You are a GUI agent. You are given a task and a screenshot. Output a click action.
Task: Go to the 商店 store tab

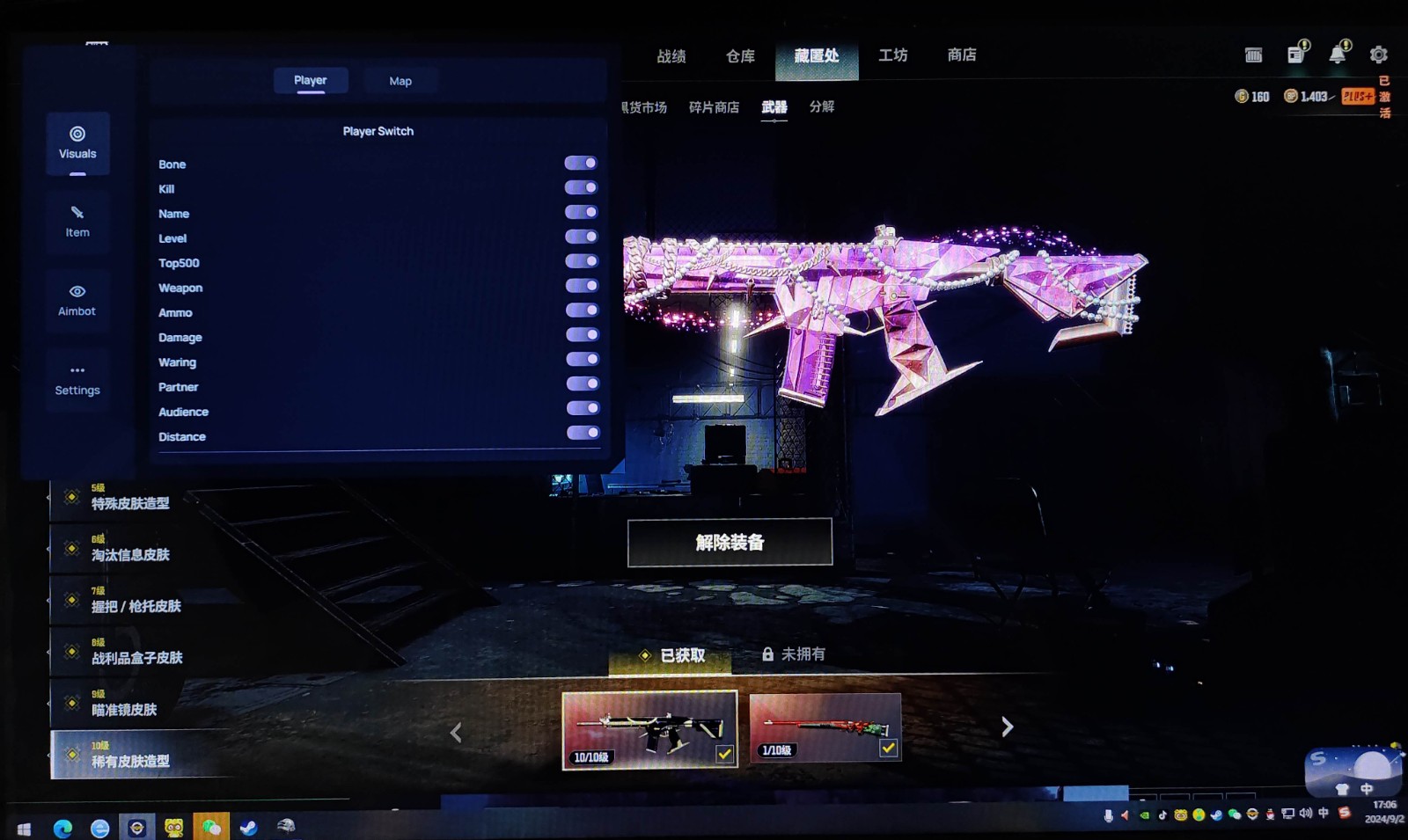tap(961, 55)
